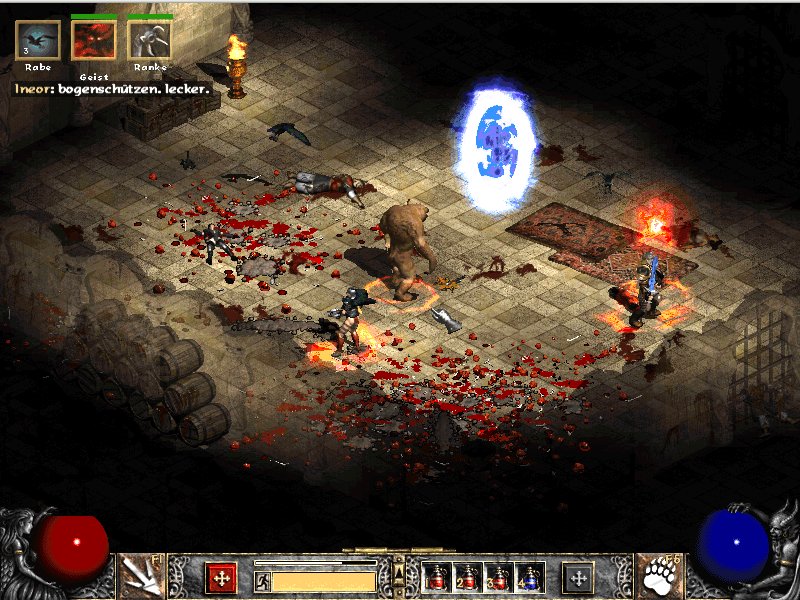Screen dimensions: 800x600
Task: Open the left mouse skill selector
Action: (x=141, y=576)
